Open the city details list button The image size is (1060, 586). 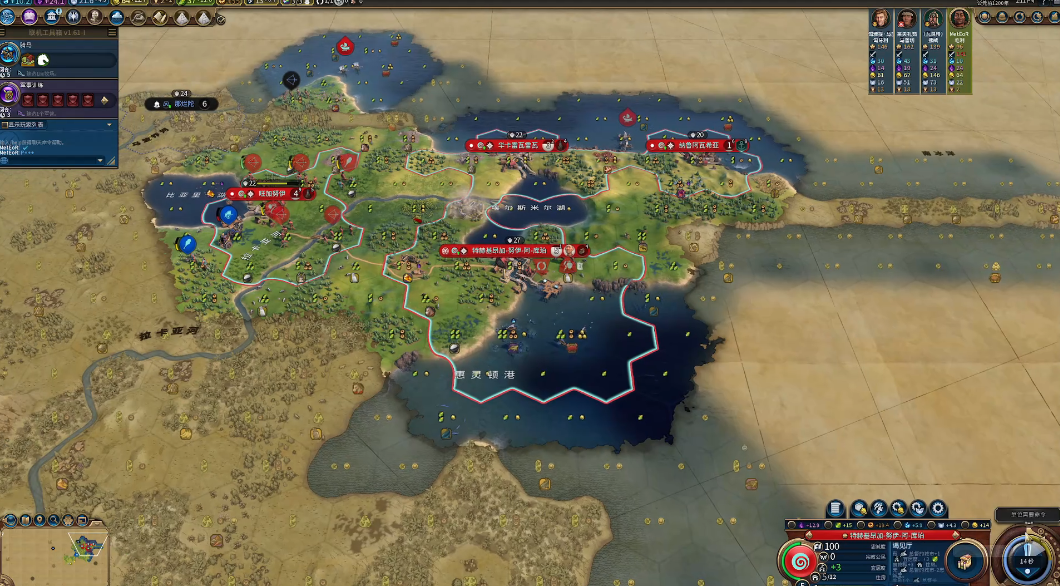835,509
